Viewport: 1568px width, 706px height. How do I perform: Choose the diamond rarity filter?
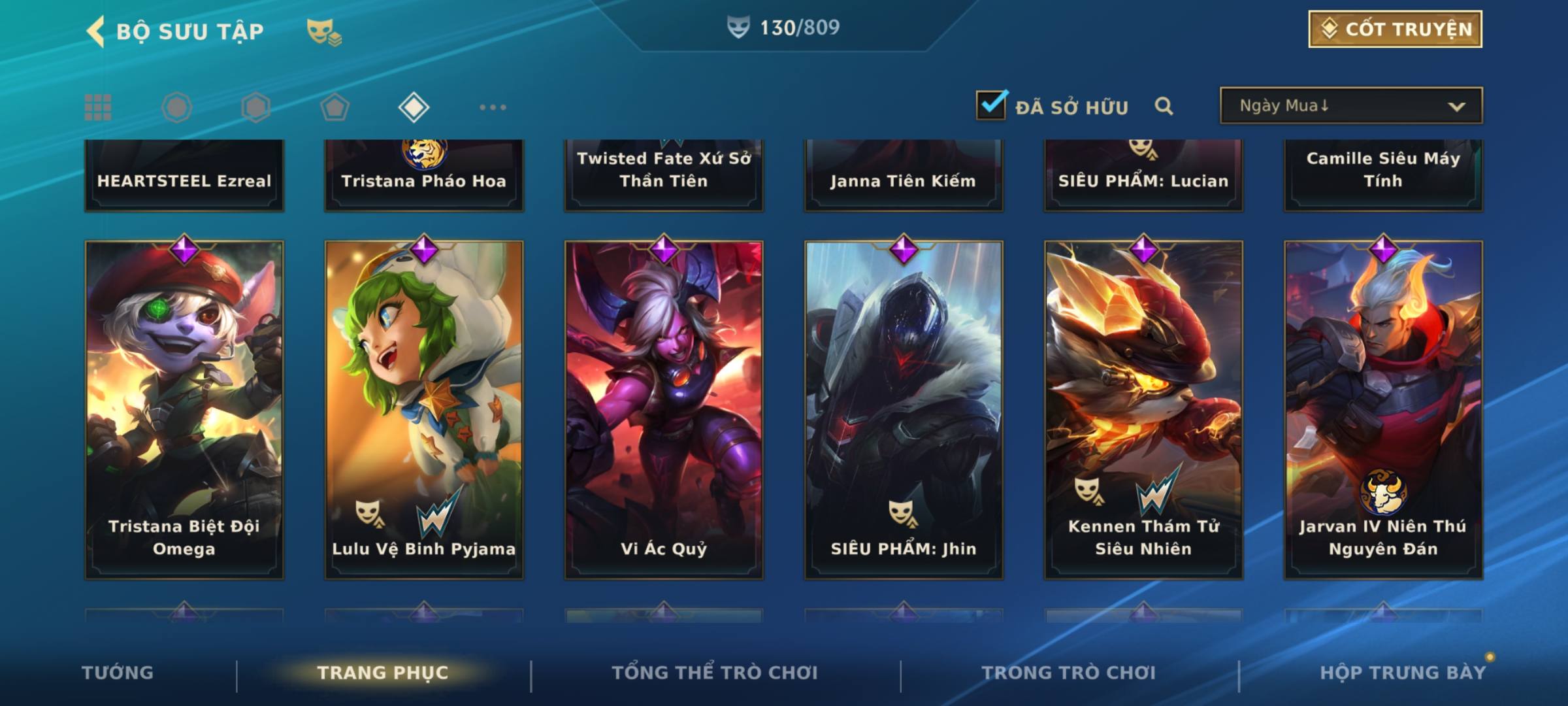413,107
